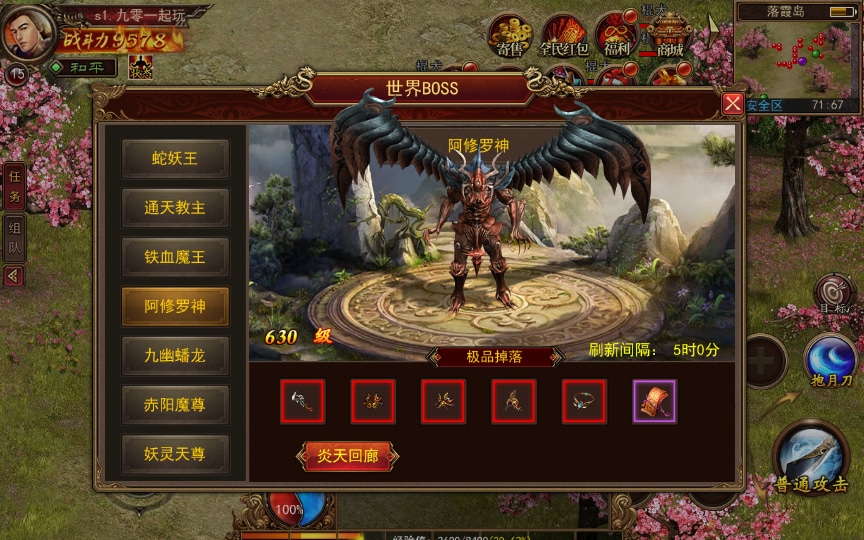Open the 赤阳魔尊 boss entry
The image size is (864, 540).
[x=175, y=404]
